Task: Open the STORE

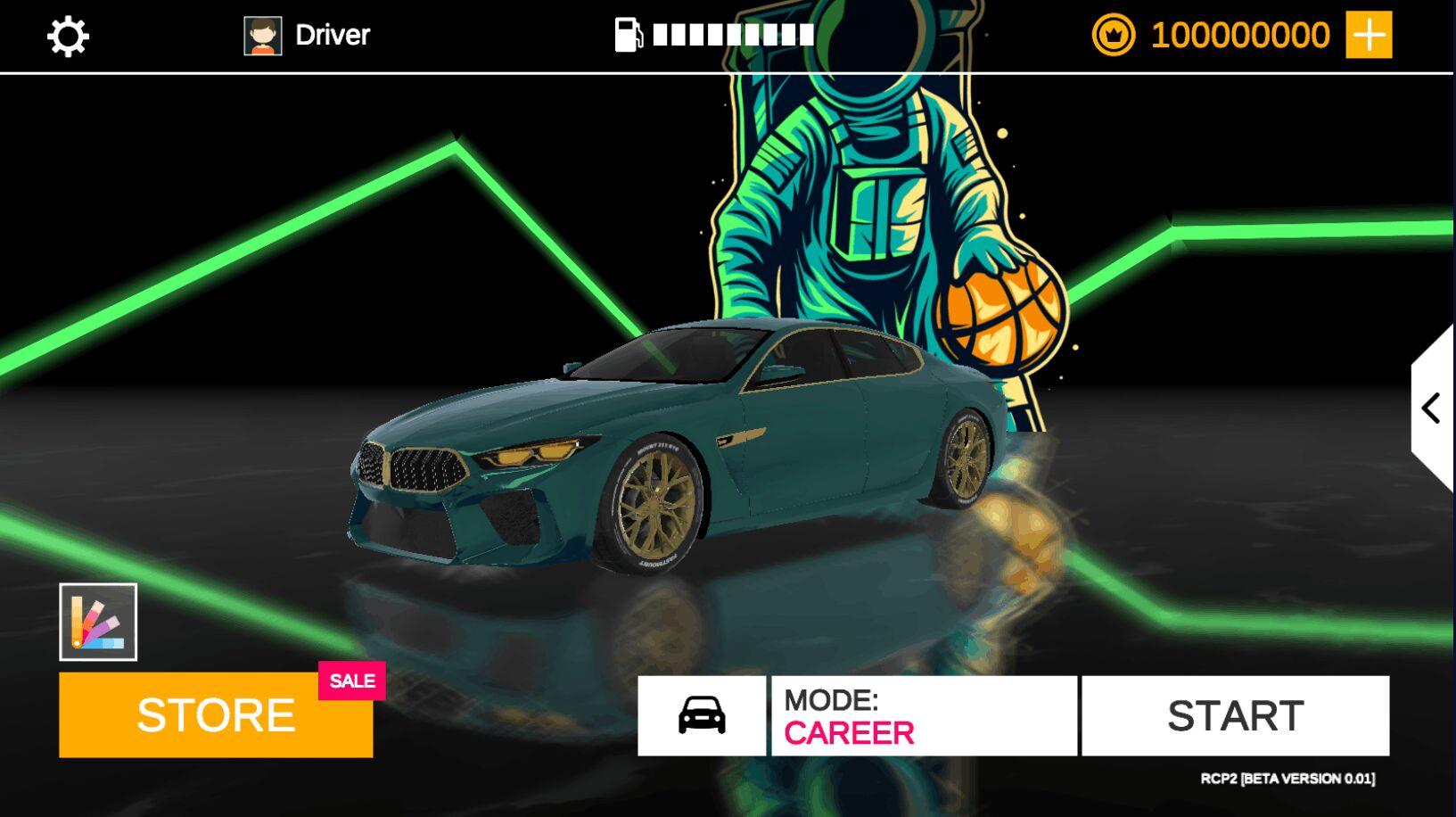Action: pos(215,715)
